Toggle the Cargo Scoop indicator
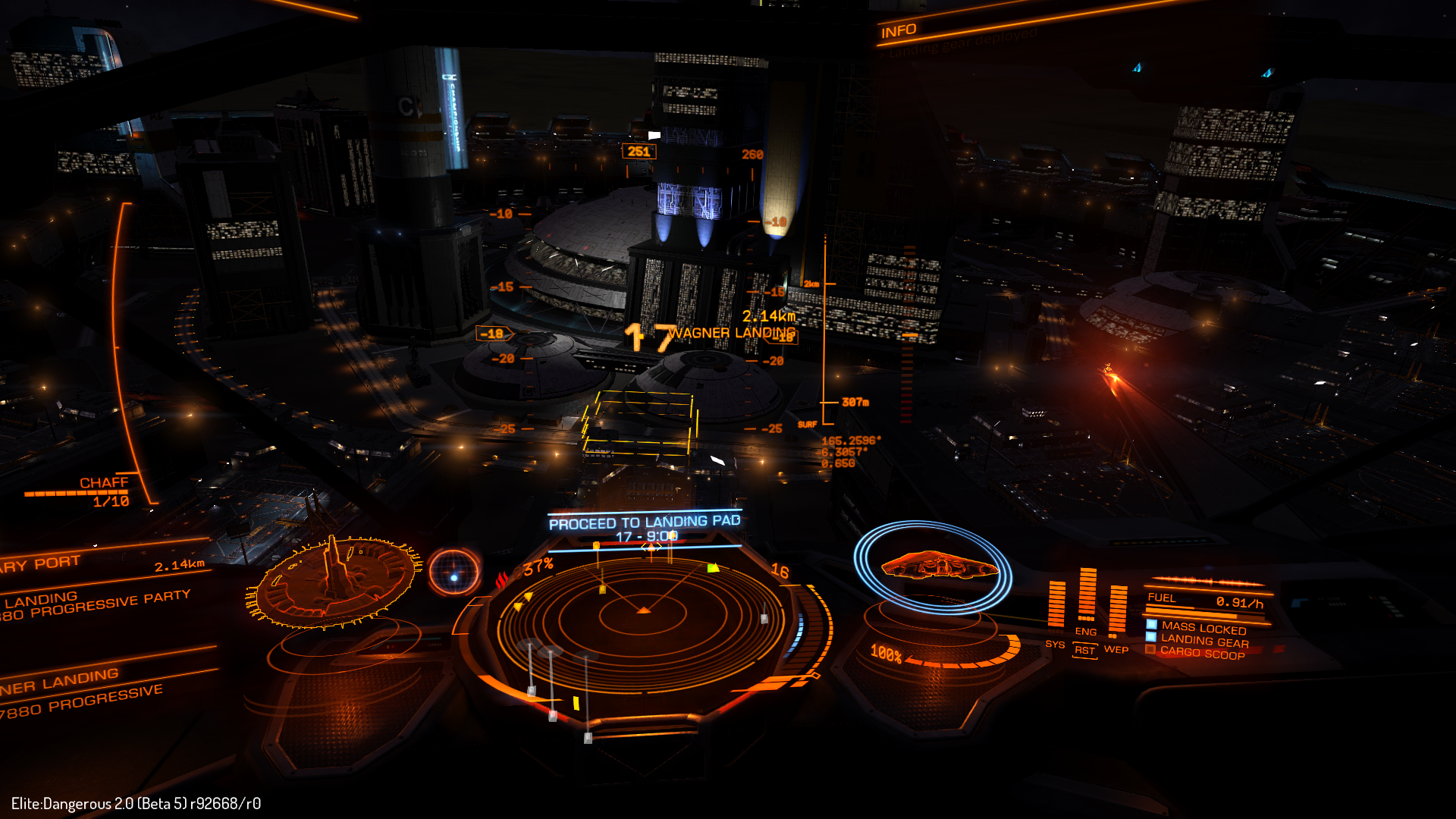The height and width of the screenshot is (819, 1456). pos(1202,653)
